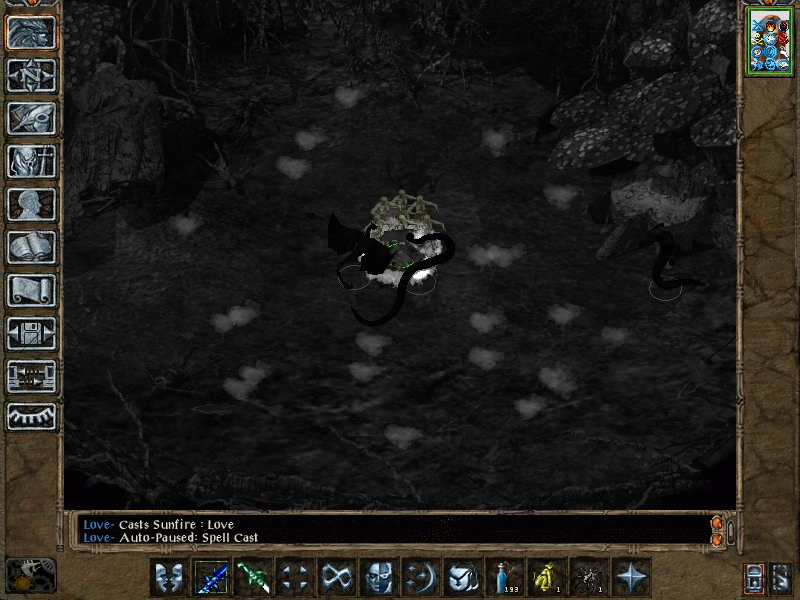800x600 pixels.
Task: Open the mage spellbook
Action: click(31, 247)
